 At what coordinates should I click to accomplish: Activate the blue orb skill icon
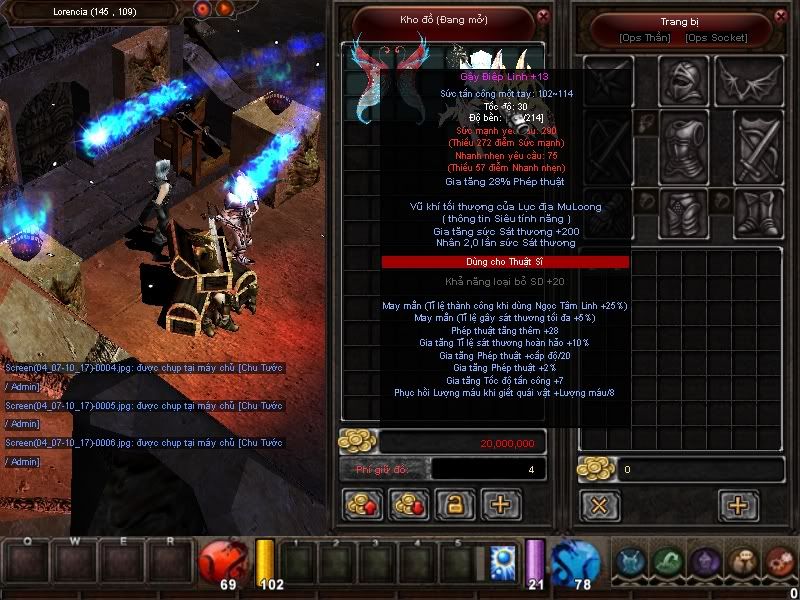pos(501,558)
